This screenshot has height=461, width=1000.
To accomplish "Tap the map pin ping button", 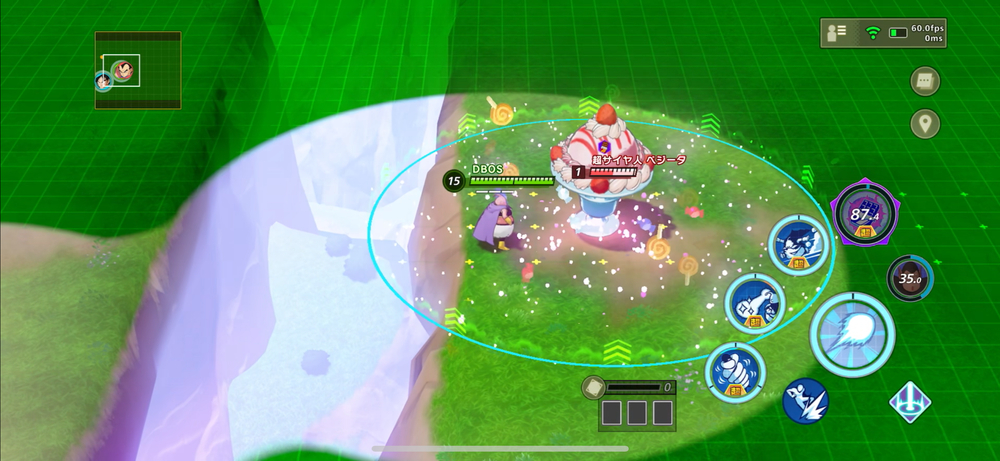I will [925, 124].
